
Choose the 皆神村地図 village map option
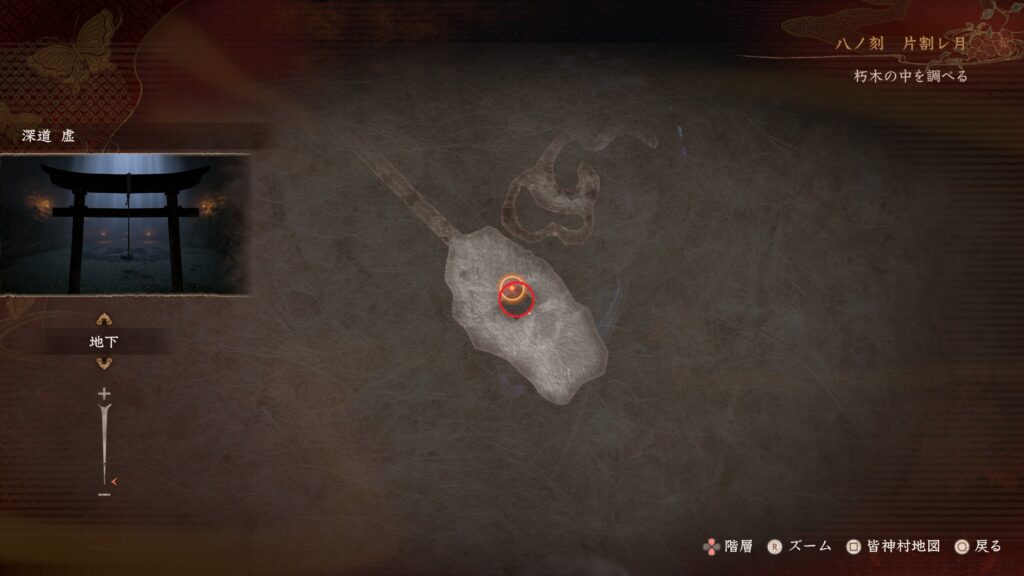click(x=893, y=546)
